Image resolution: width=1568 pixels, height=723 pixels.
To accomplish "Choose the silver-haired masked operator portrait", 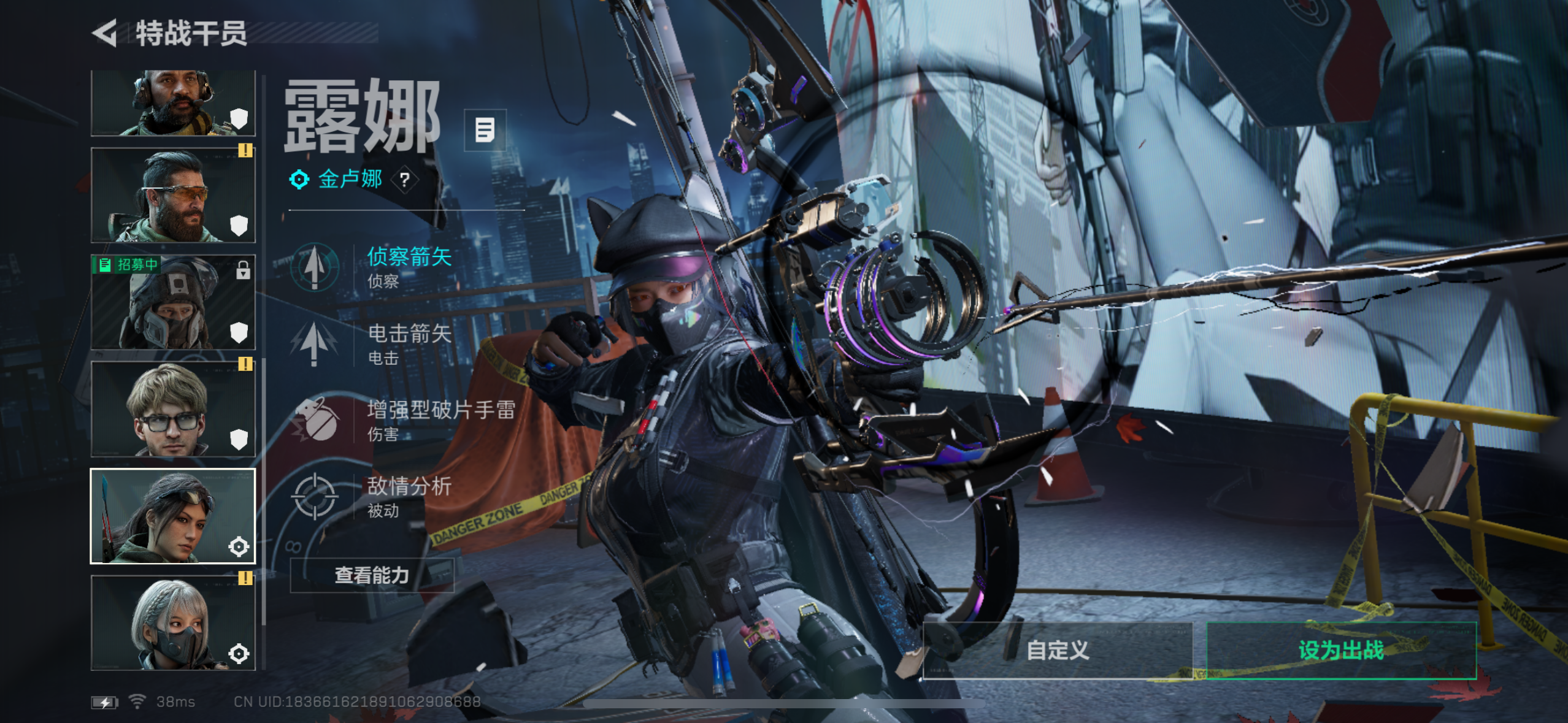I will 173,623.
